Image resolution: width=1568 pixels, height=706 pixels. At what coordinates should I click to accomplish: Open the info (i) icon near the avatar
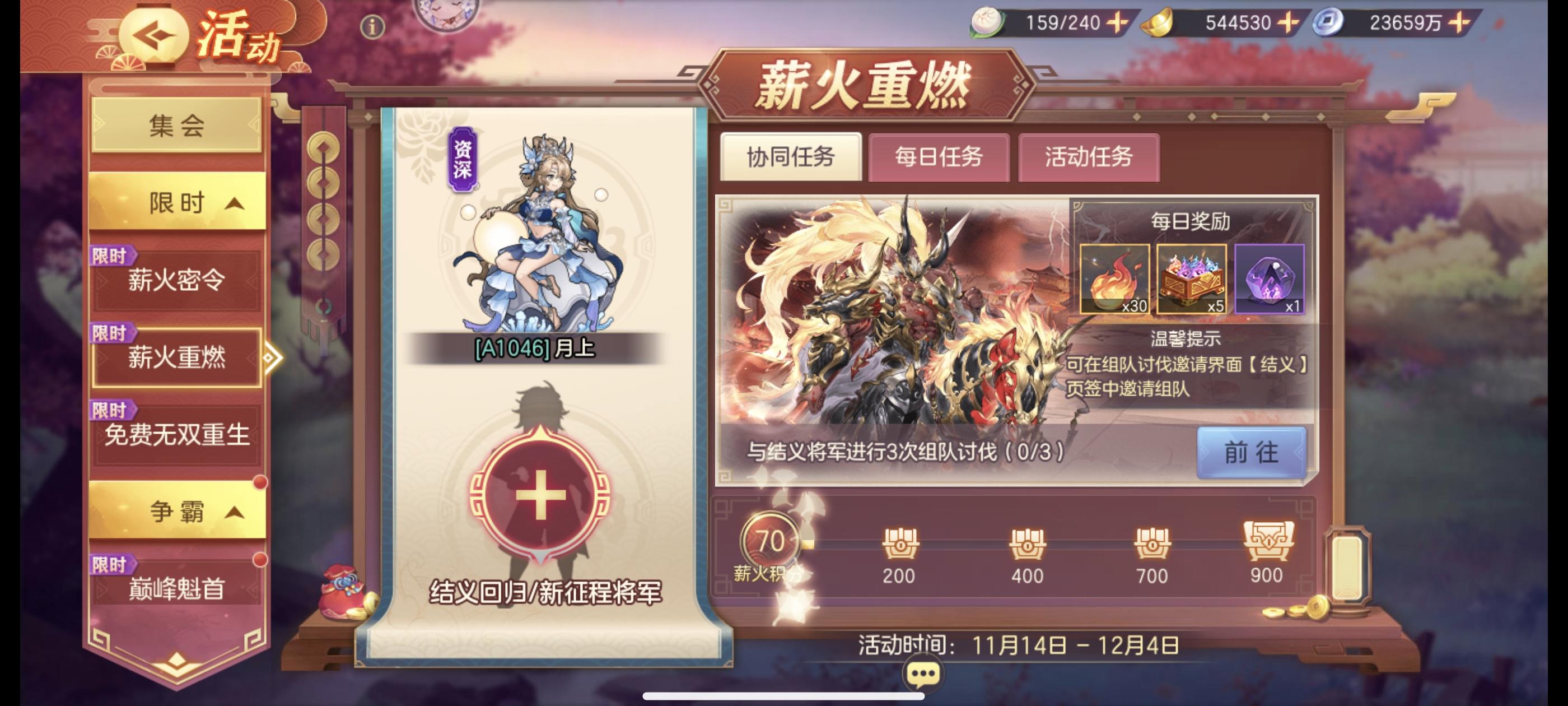pos(374,26)
